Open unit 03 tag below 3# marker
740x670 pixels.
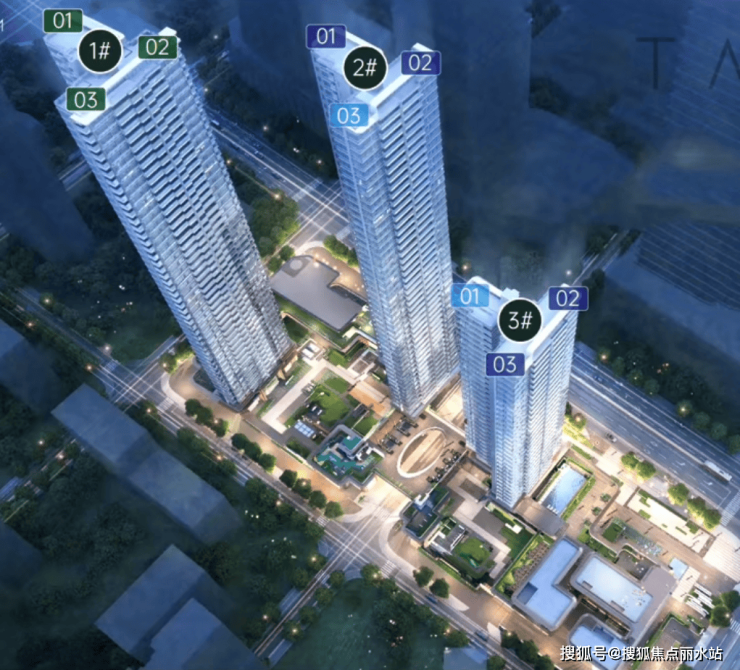click(x=506, y=364)
